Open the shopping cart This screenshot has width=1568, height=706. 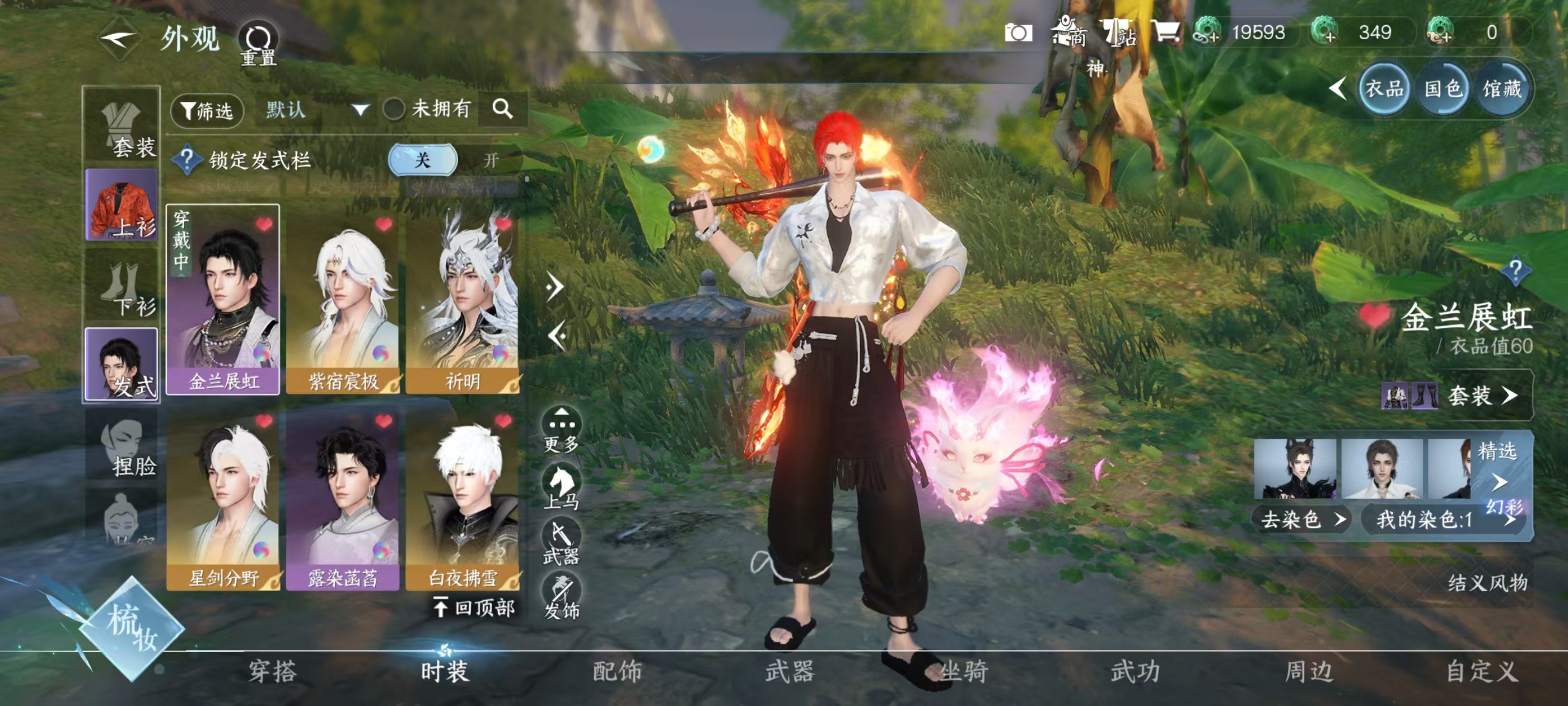[x=1165, y=32]
